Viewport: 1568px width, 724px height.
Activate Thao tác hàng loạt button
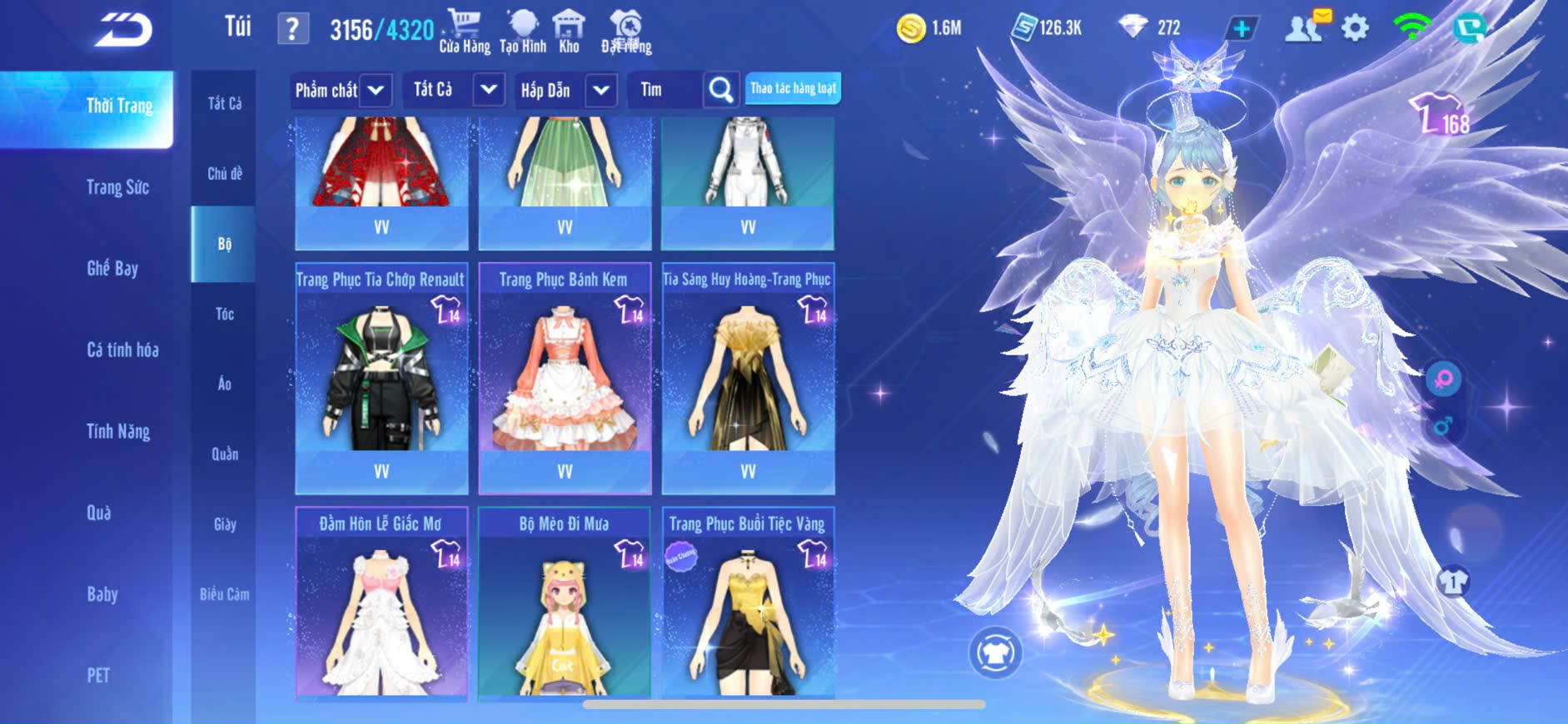click(793, 88)
